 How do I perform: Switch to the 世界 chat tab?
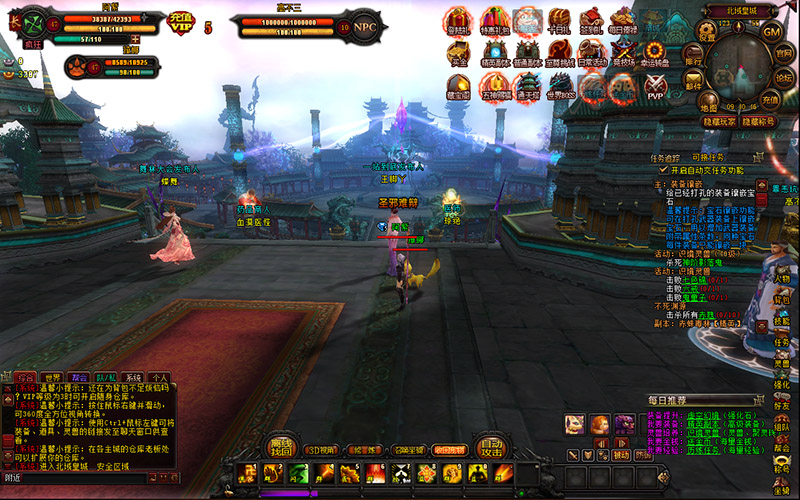point(51,378)
